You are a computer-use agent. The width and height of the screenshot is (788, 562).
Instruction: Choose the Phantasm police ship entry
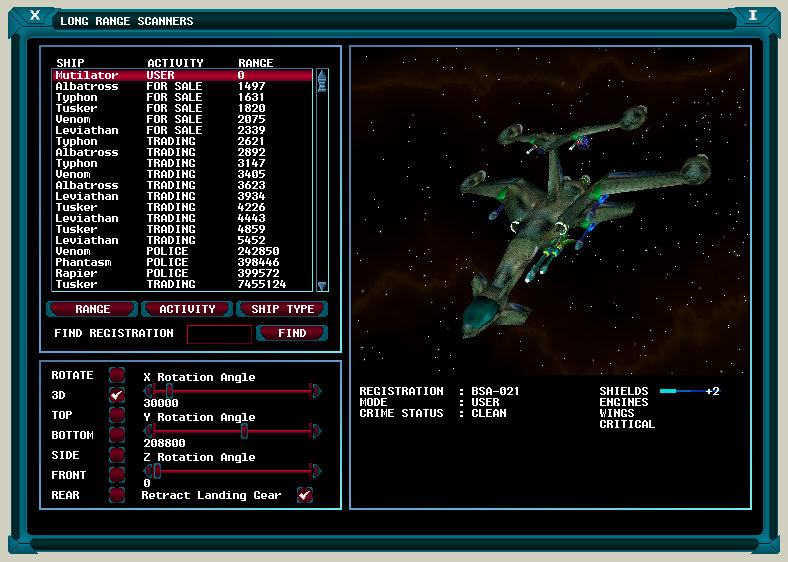(x=182, y=262)
